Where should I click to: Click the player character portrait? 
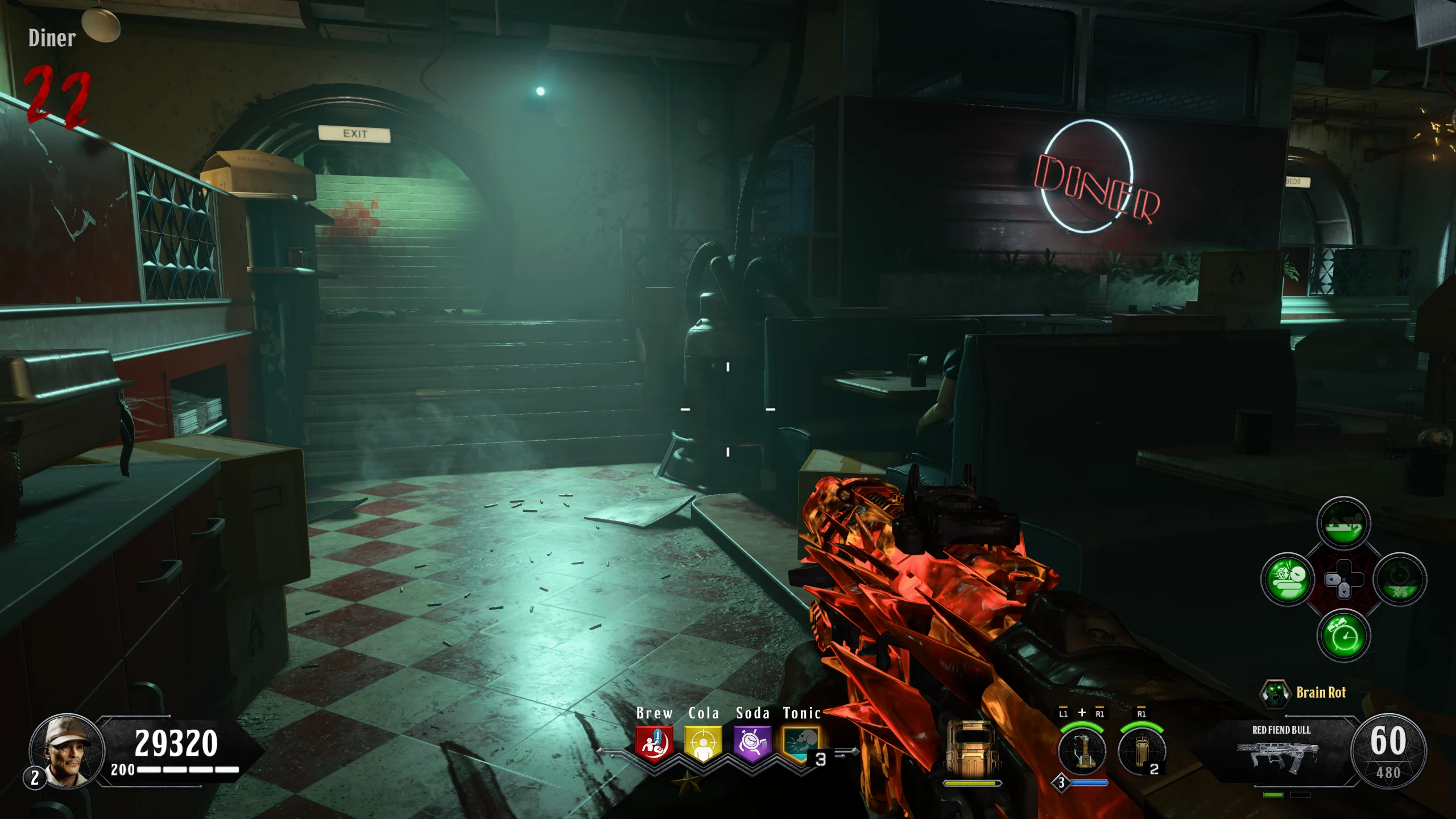[x=67, y=751]
